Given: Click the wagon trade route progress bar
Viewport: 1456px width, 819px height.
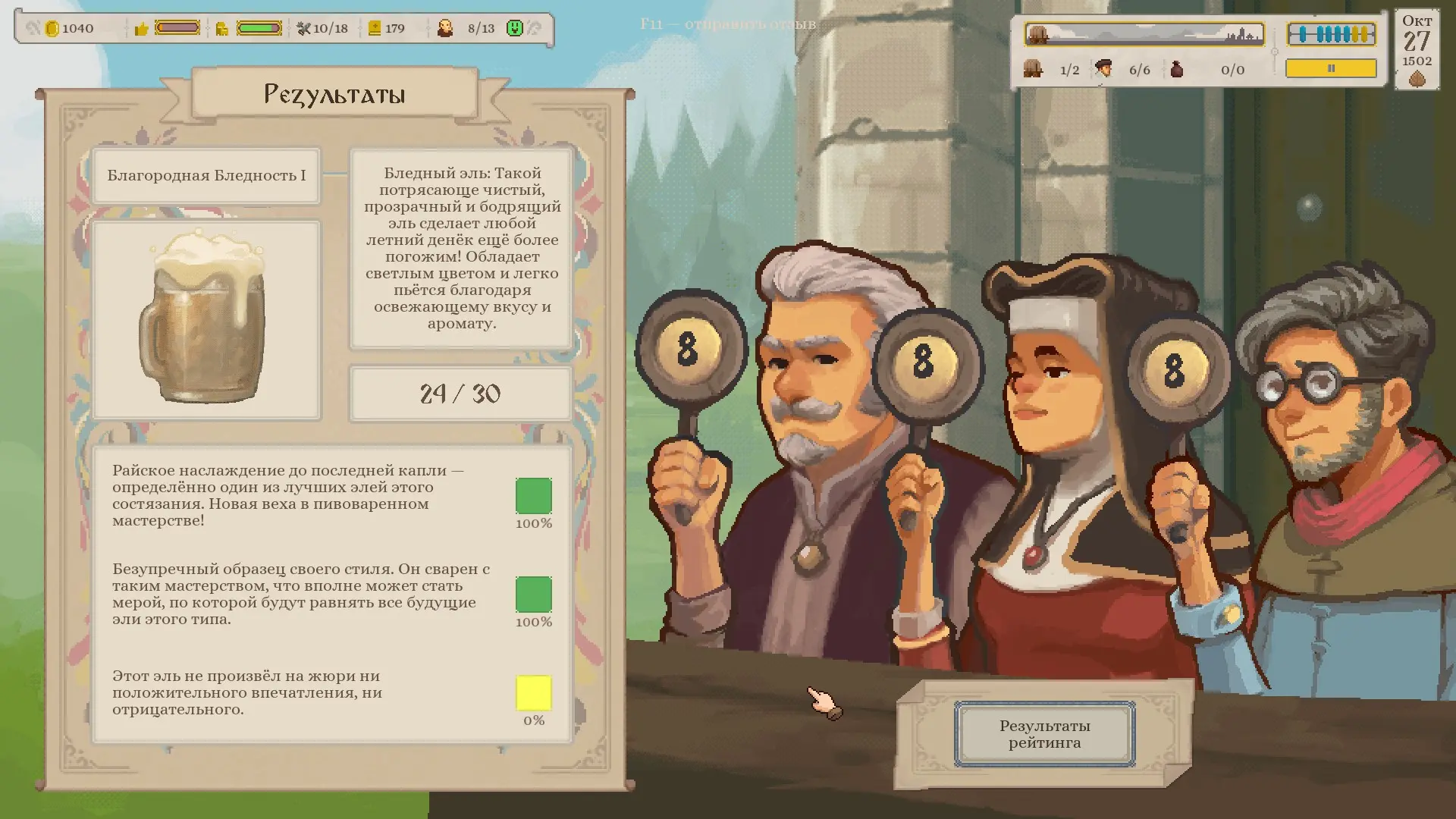Looking at the screenshot, I should [1144, 34].
